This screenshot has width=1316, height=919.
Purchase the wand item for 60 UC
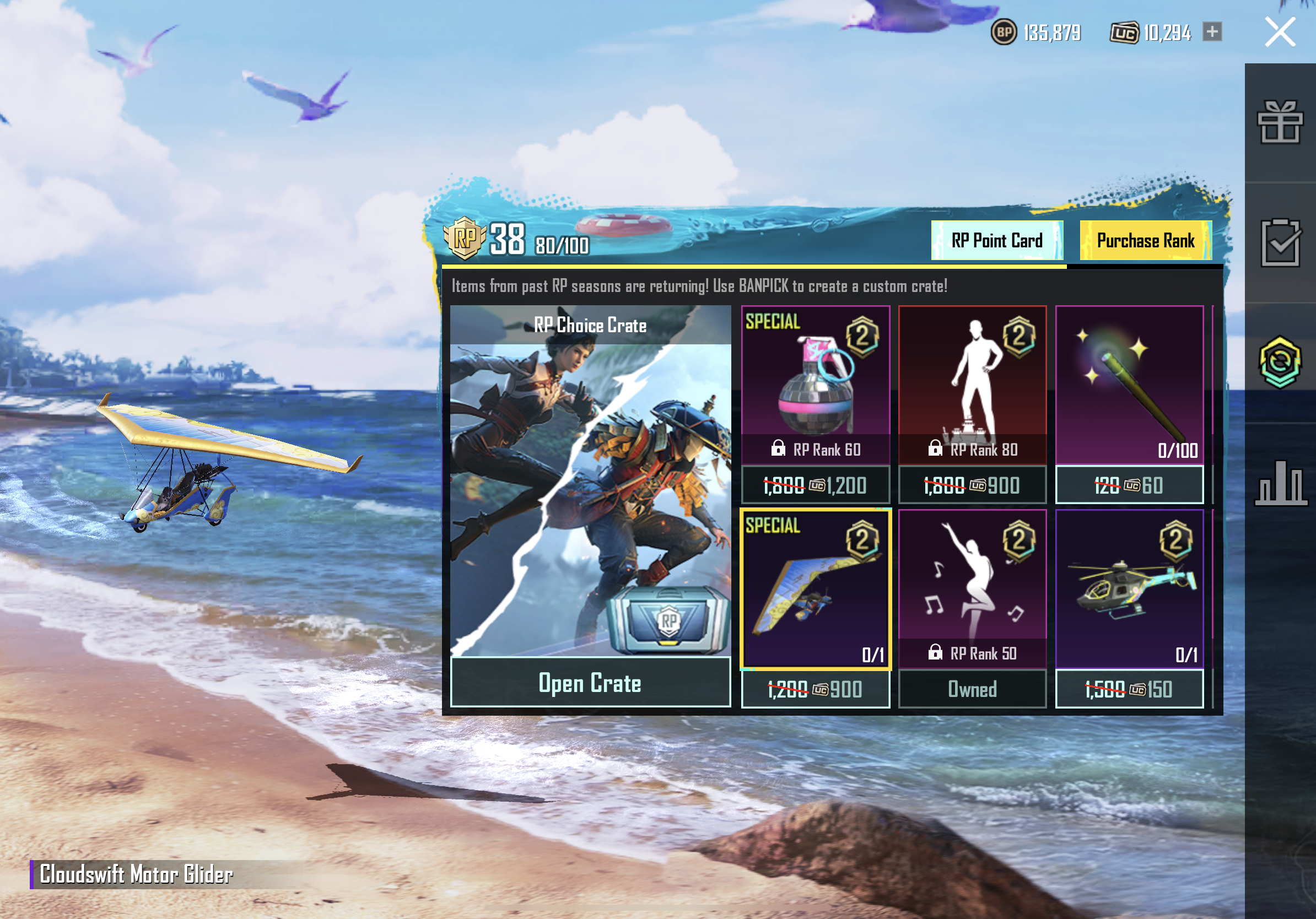[x=1129, y=485]
